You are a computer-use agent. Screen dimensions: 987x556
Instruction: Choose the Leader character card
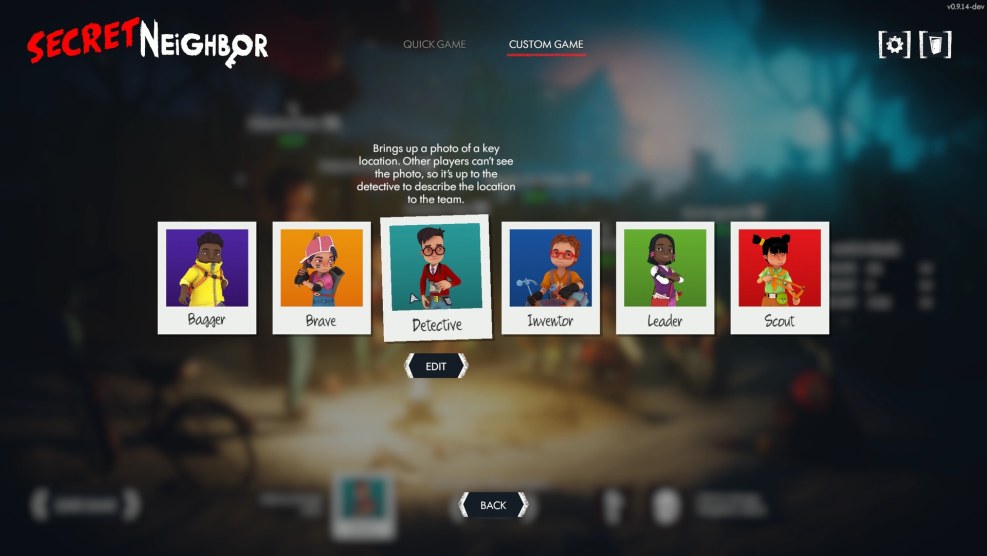[665, 277]
